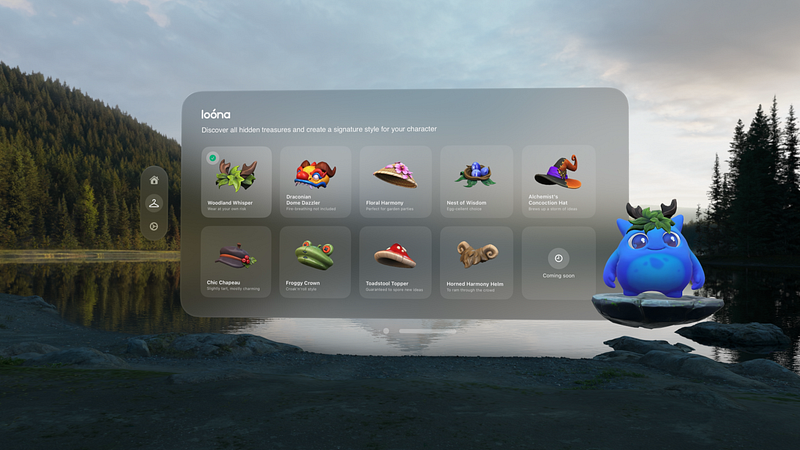The height and width of the screenshot is (450, 800).
Task: Select the Alchemist's Concoction Hat
Action: 558,181
